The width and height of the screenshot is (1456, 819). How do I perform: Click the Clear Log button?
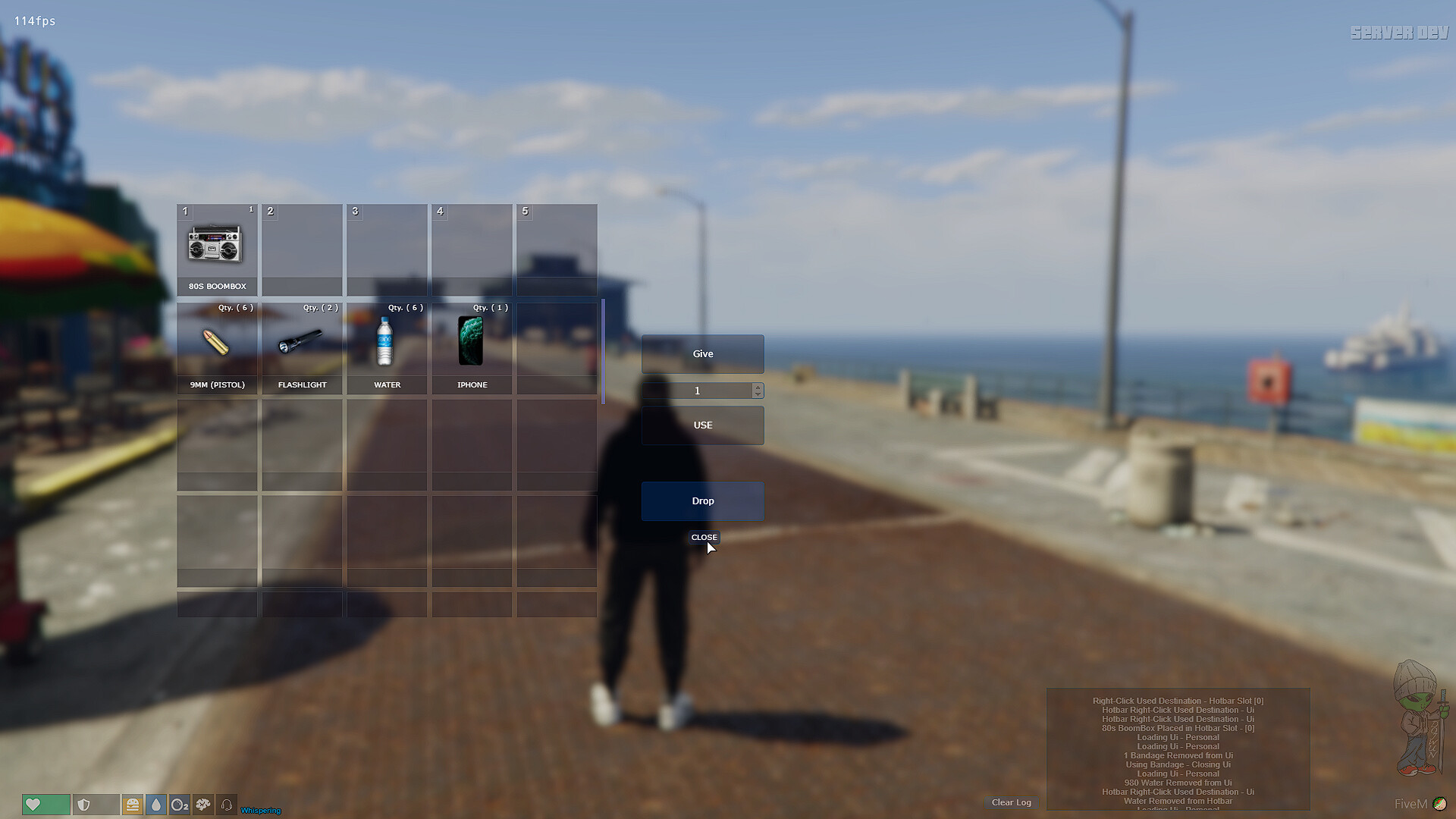[1011, 802]
